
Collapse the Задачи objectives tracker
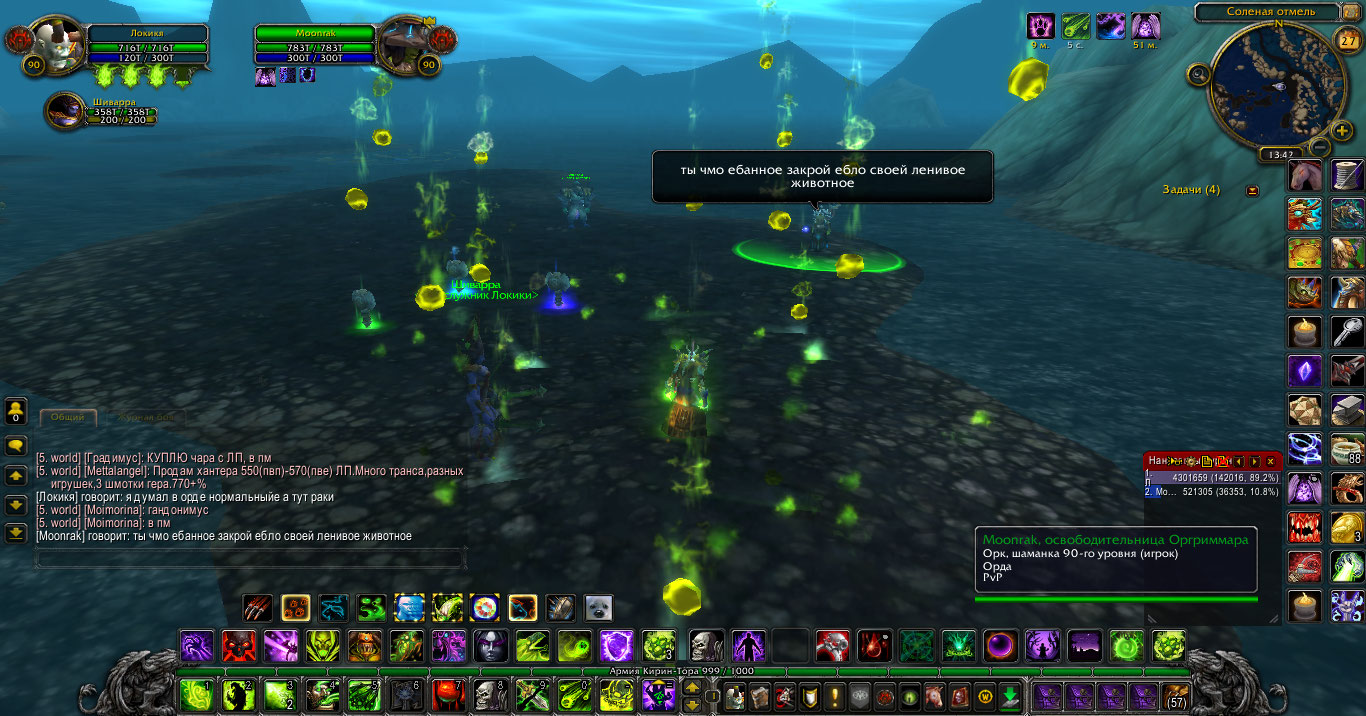click(1252, 190)
